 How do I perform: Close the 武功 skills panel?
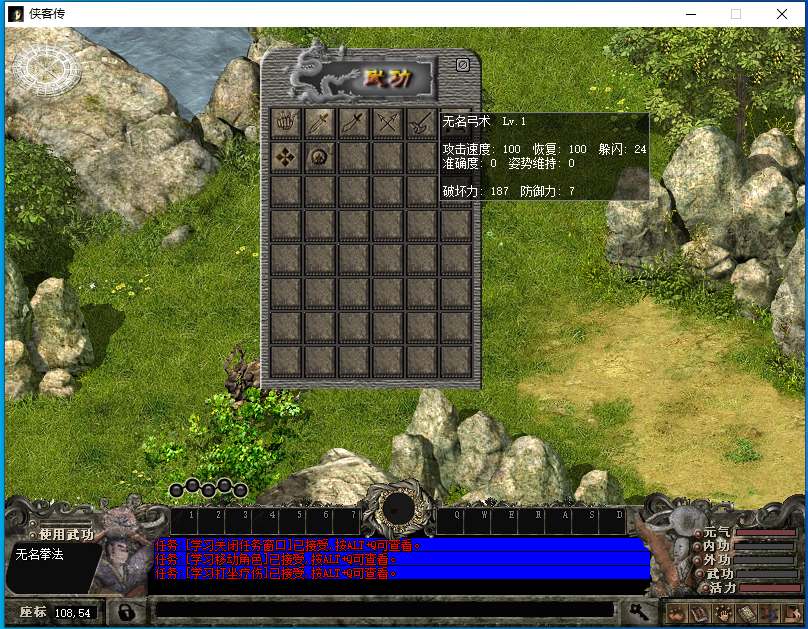point(462,65)
